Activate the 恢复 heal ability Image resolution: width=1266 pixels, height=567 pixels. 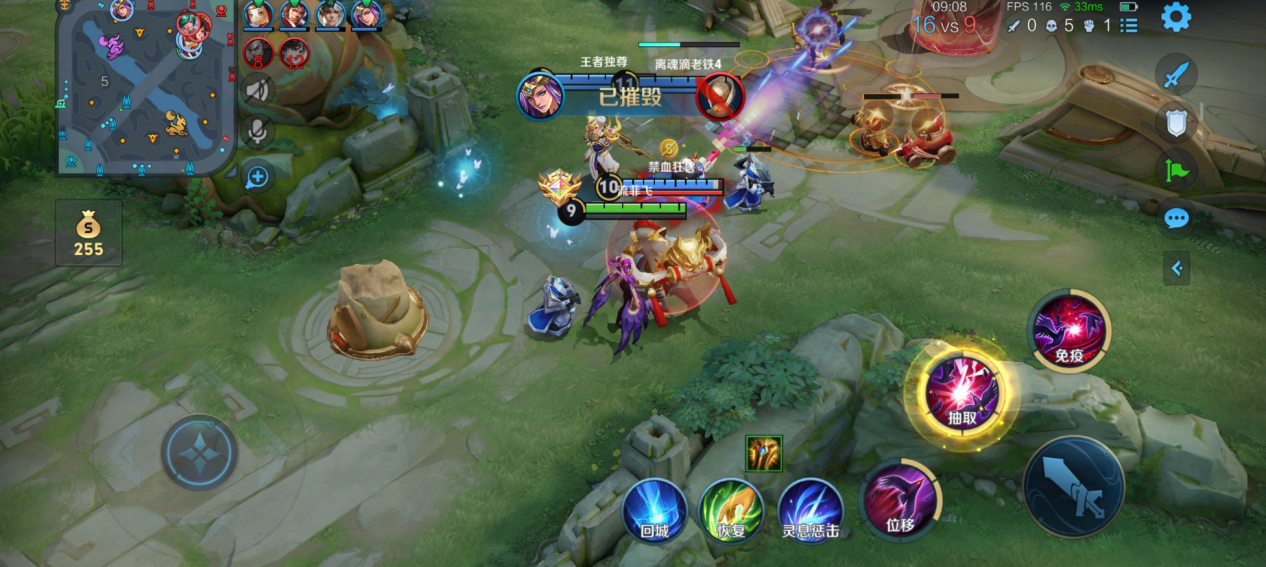732,510
